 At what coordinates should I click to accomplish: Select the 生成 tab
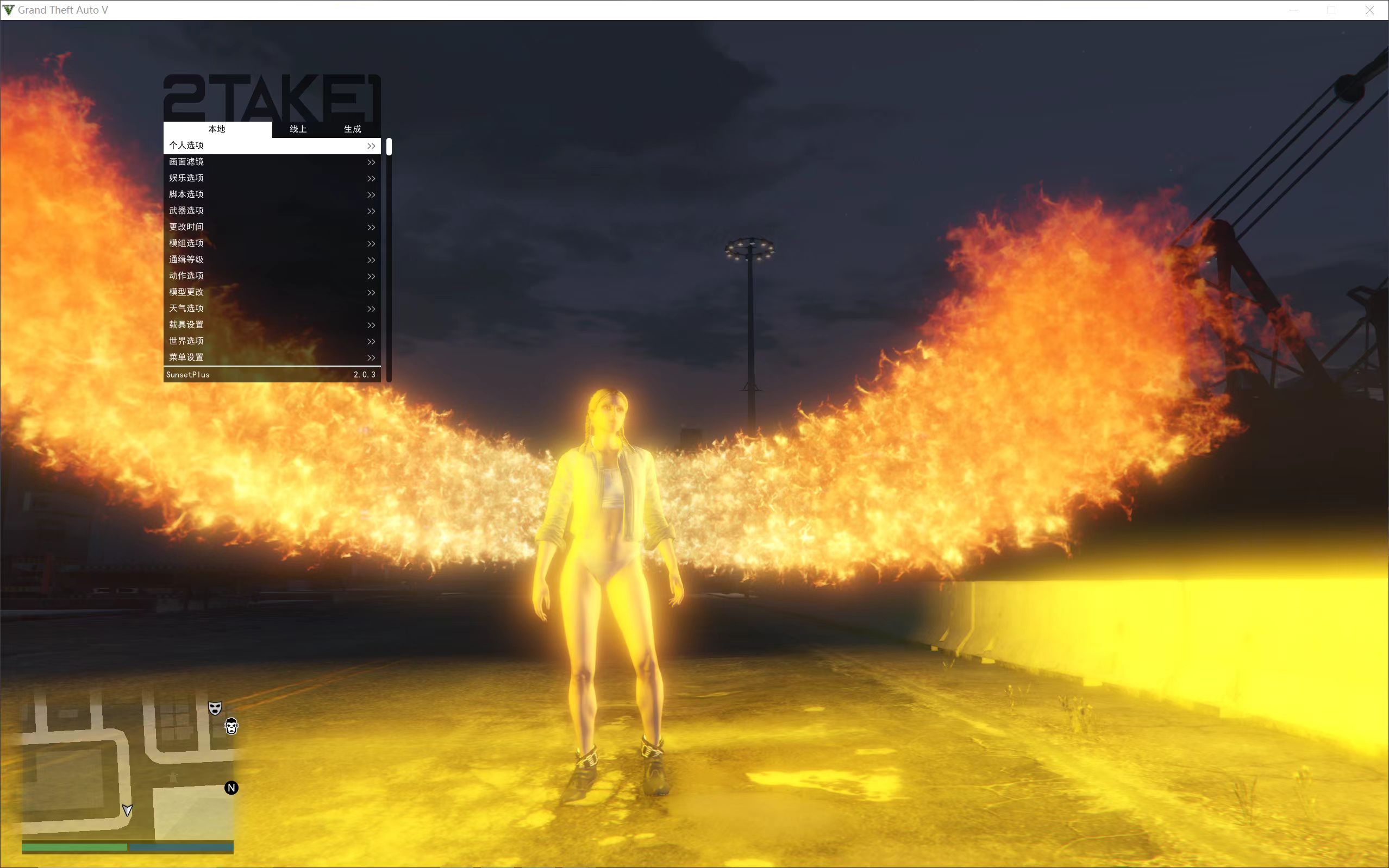pyautogui.click(x=353, y=129)
